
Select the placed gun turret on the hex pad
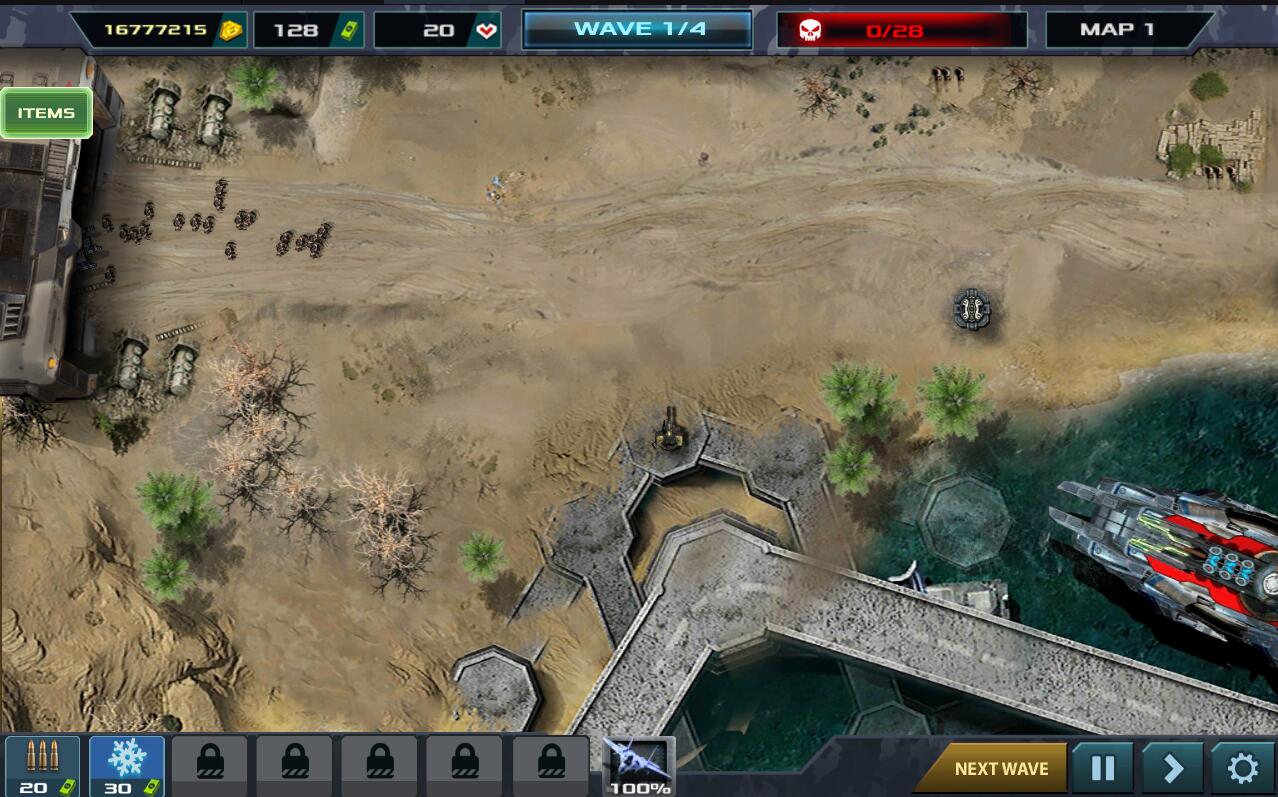coord(668,432)
